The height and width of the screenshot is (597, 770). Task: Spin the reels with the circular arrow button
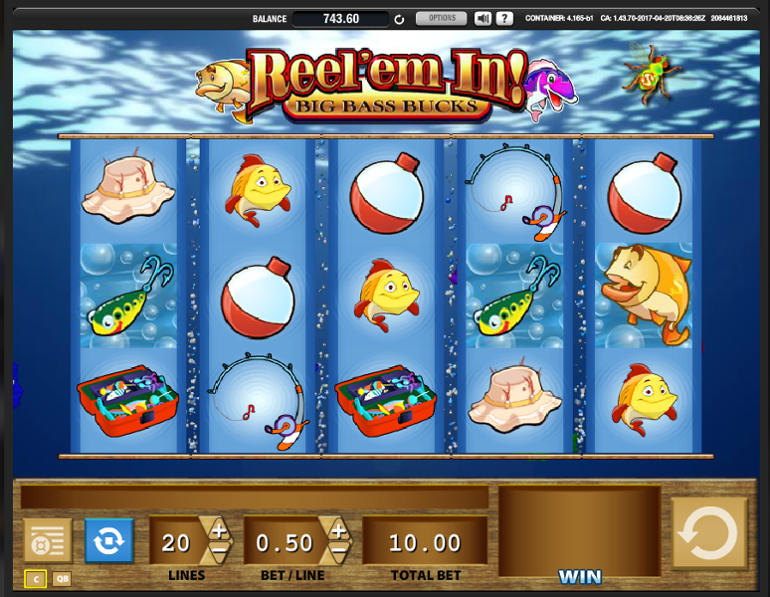point(709,536)
